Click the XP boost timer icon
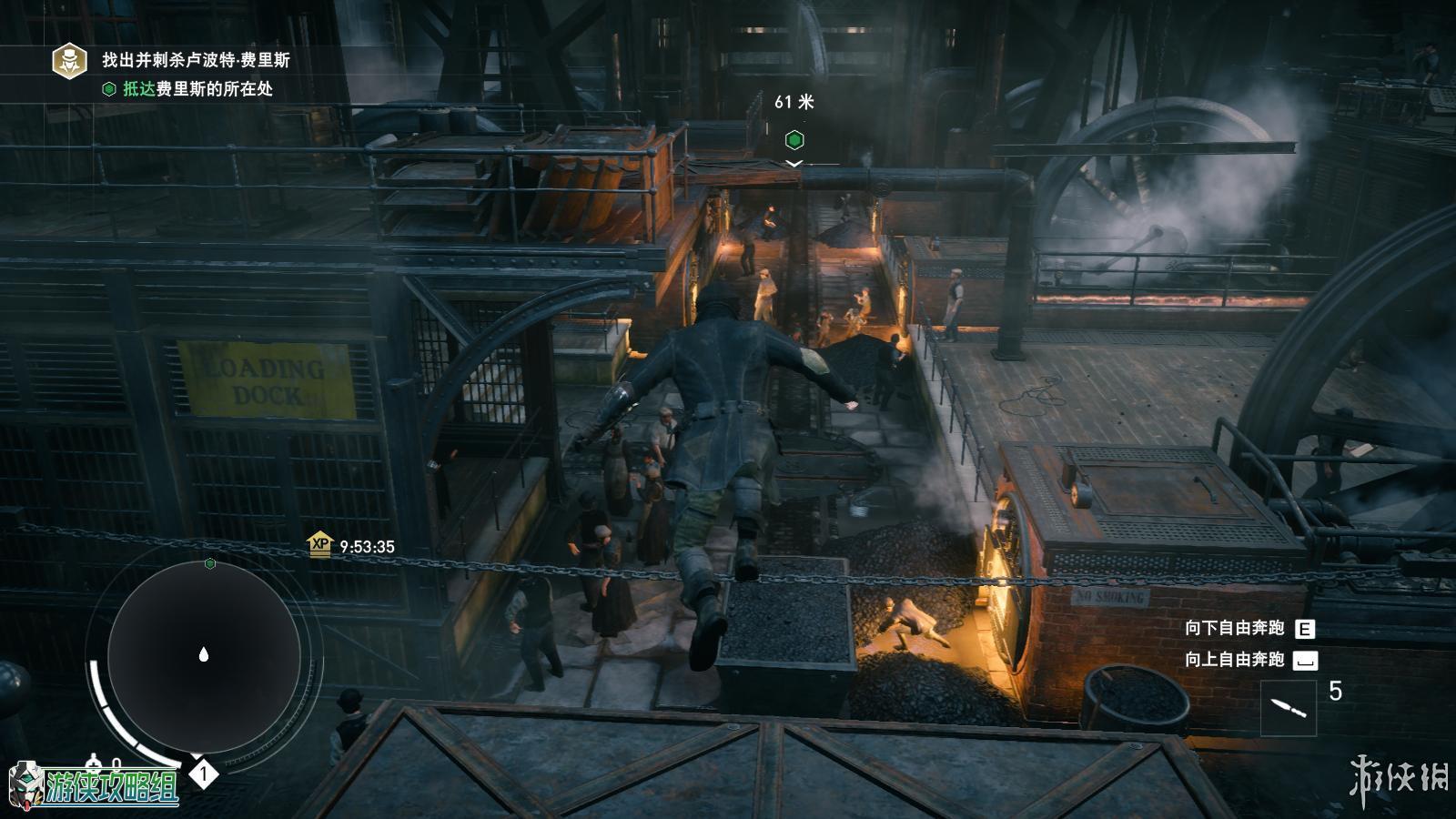The width and height of the screenshot is (1456, 819). [319, 545]
